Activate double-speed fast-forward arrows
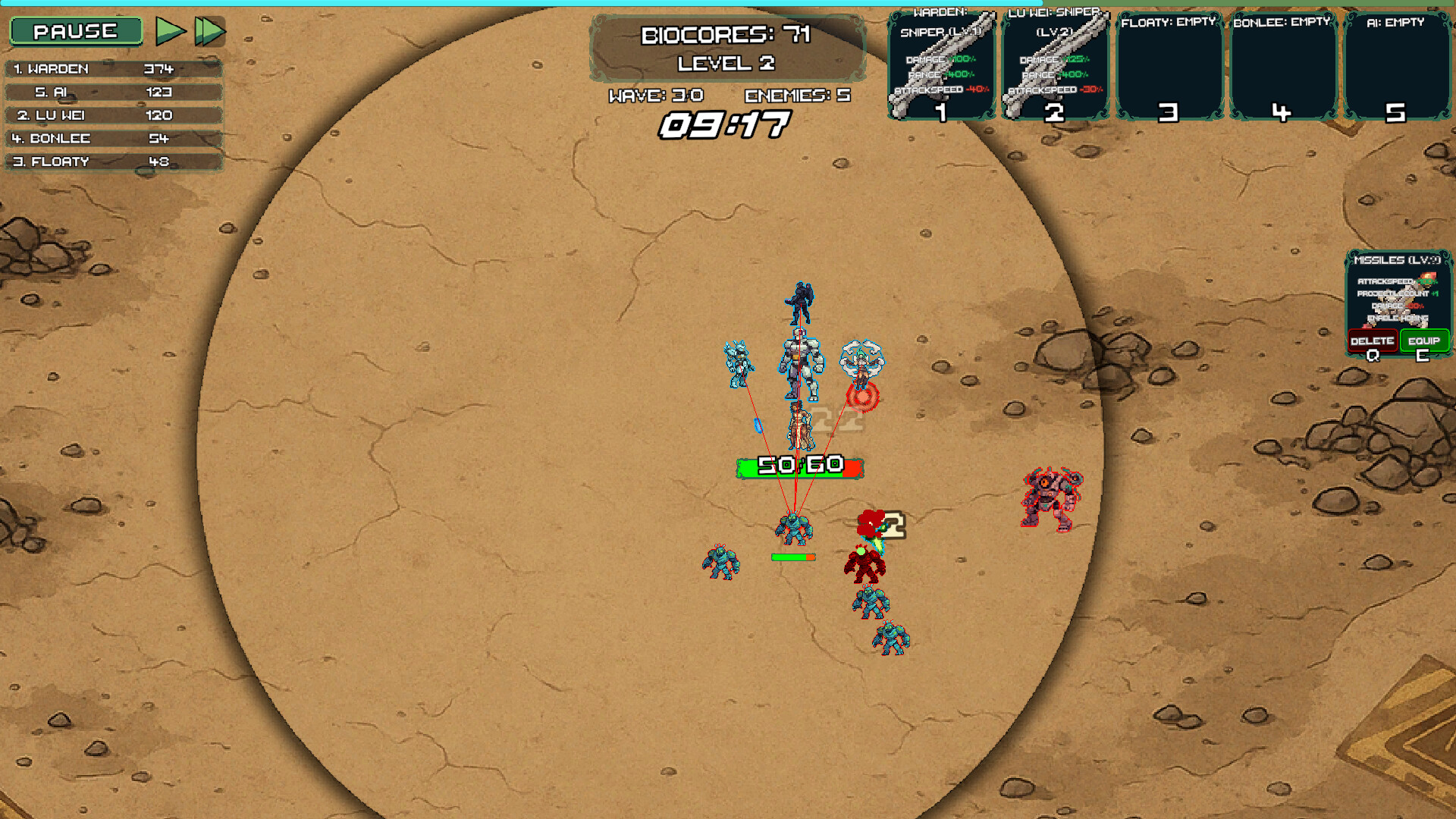 tap(210, 30)
